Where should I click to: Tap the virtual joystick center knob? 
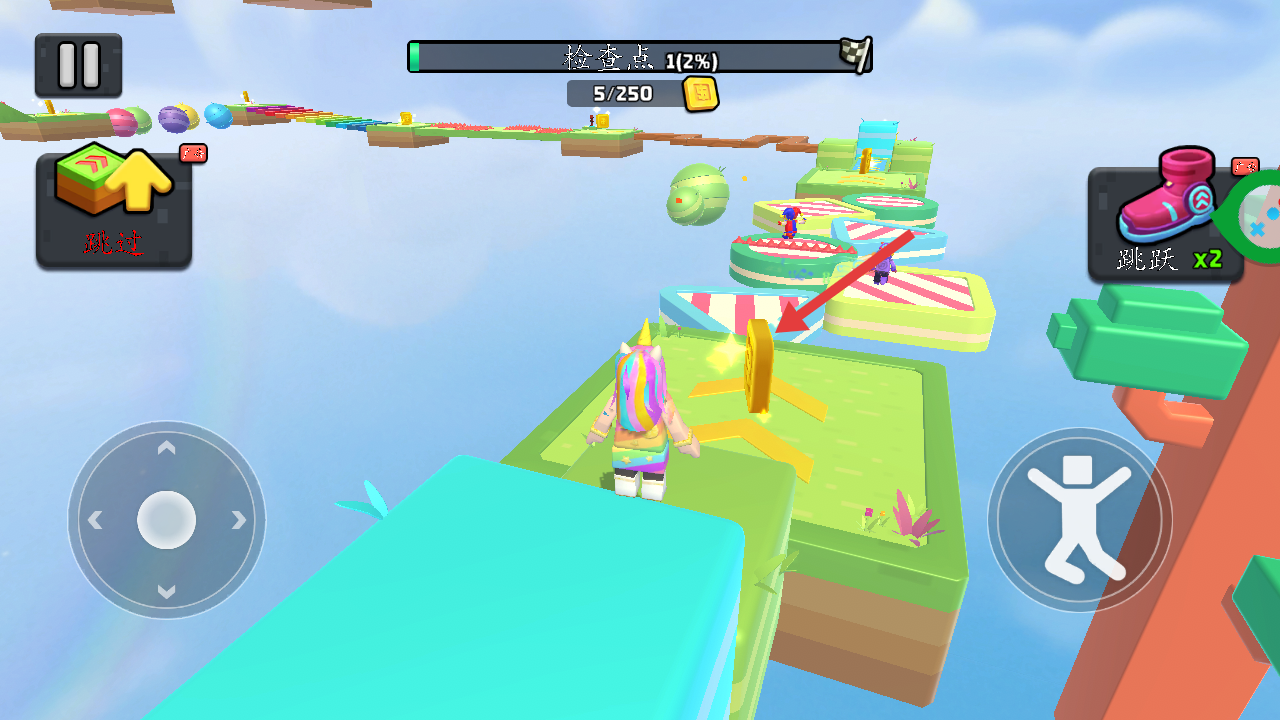pos(166,520)
